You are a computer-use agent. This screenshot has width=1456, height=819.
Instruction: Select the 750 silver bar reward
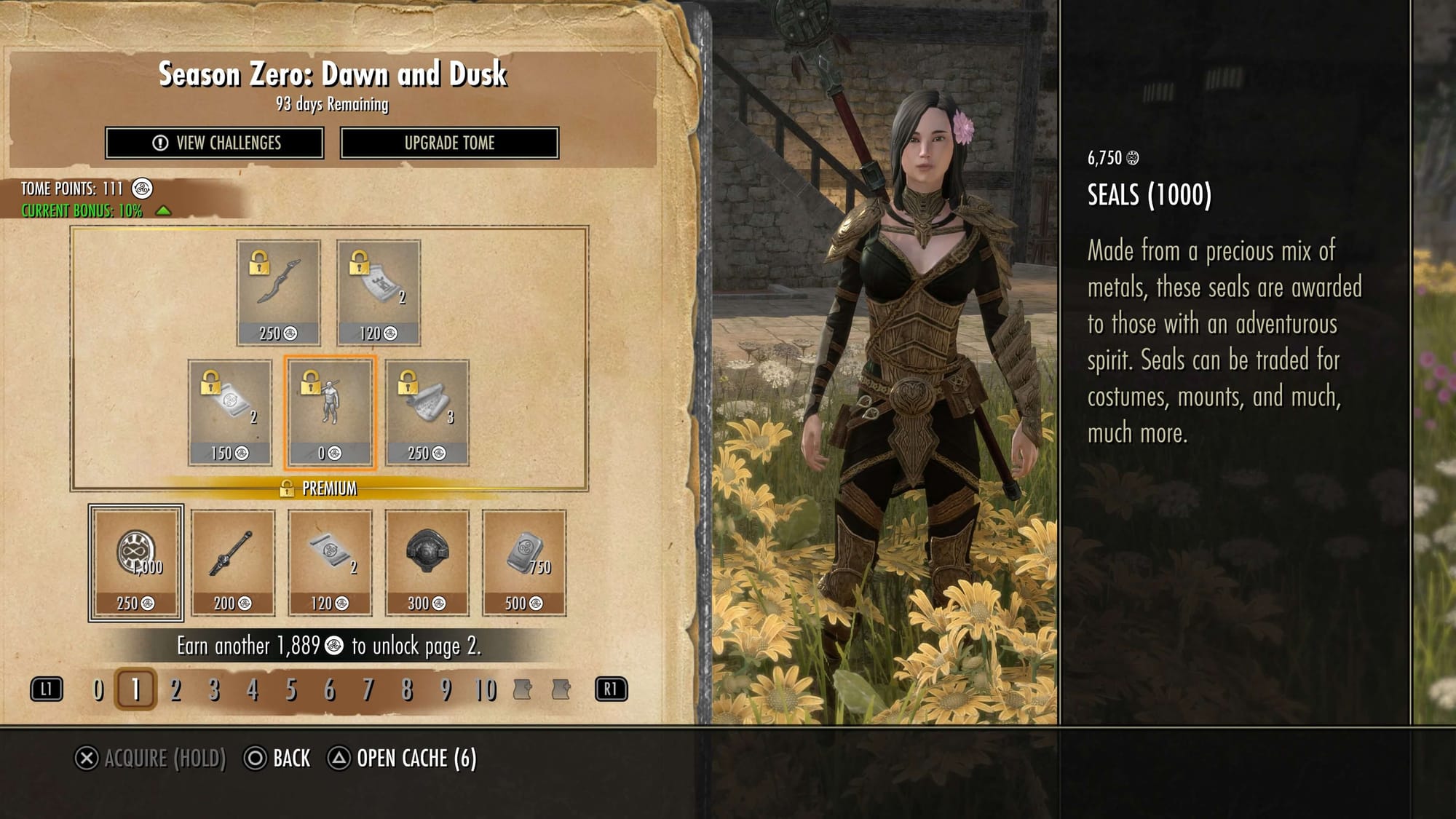524,563
